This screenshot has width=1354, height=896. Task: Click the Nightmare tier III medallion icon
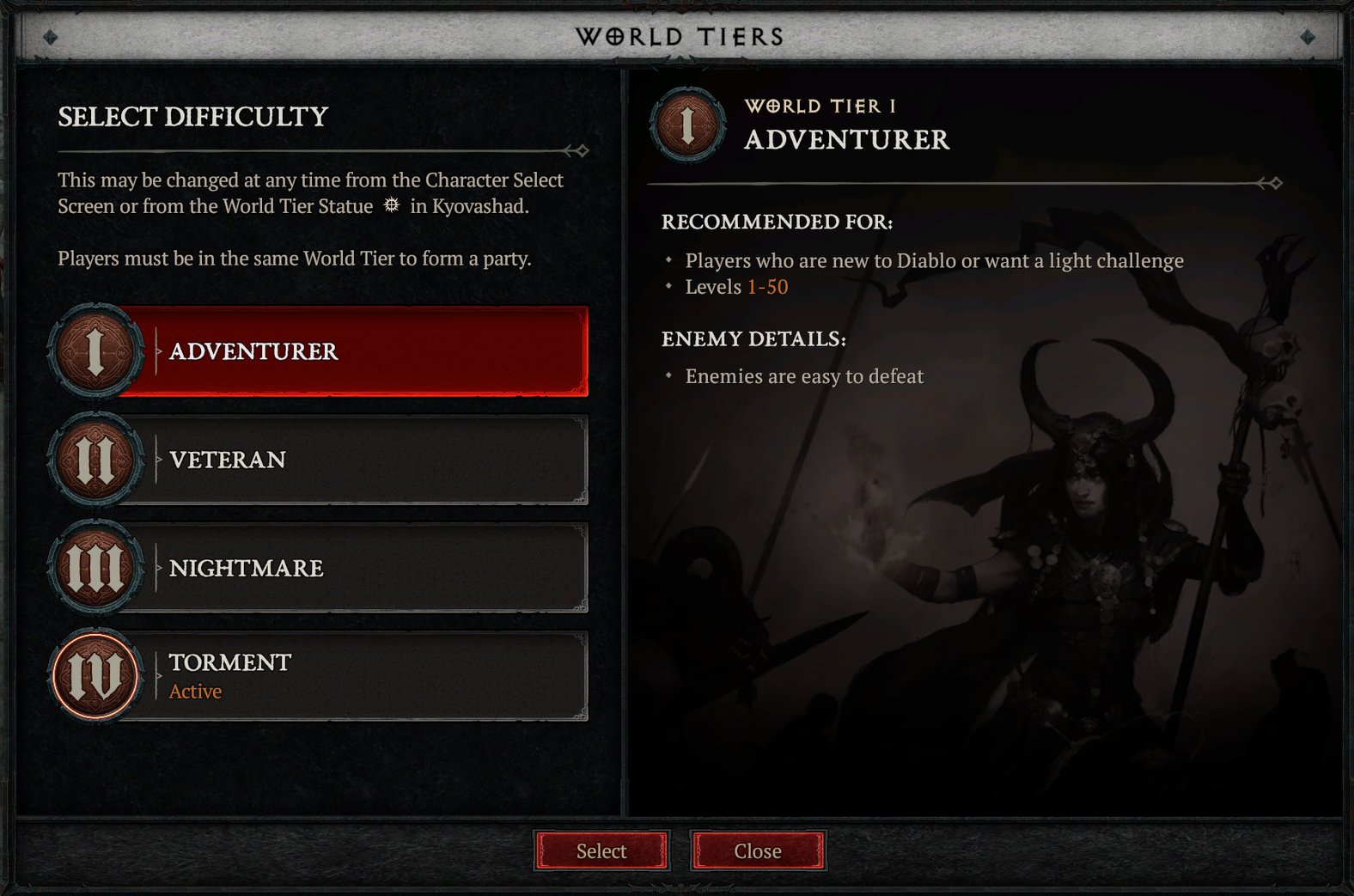point(95,568)
